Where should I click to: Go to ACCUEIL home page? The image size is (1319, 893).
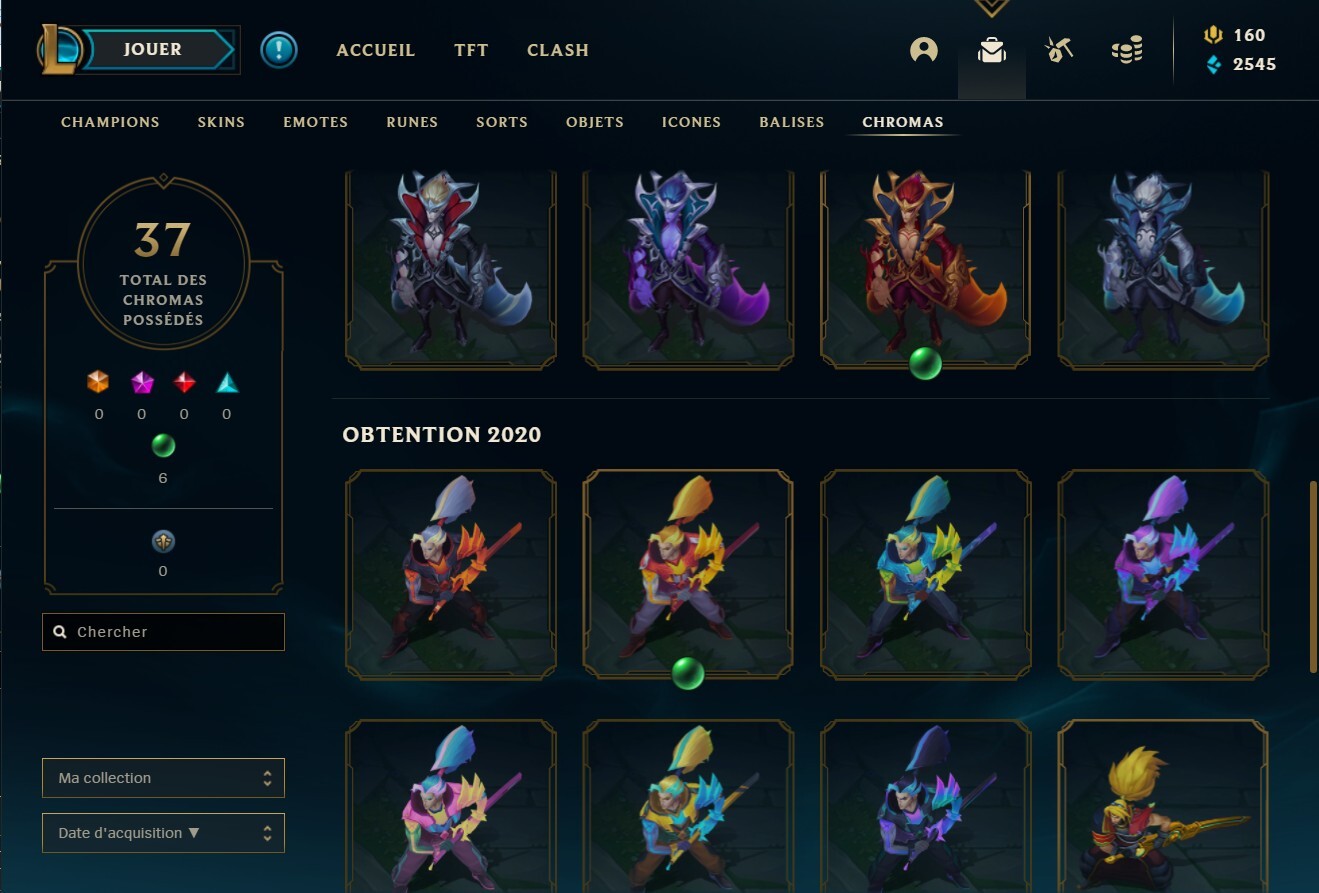(375, 49)
